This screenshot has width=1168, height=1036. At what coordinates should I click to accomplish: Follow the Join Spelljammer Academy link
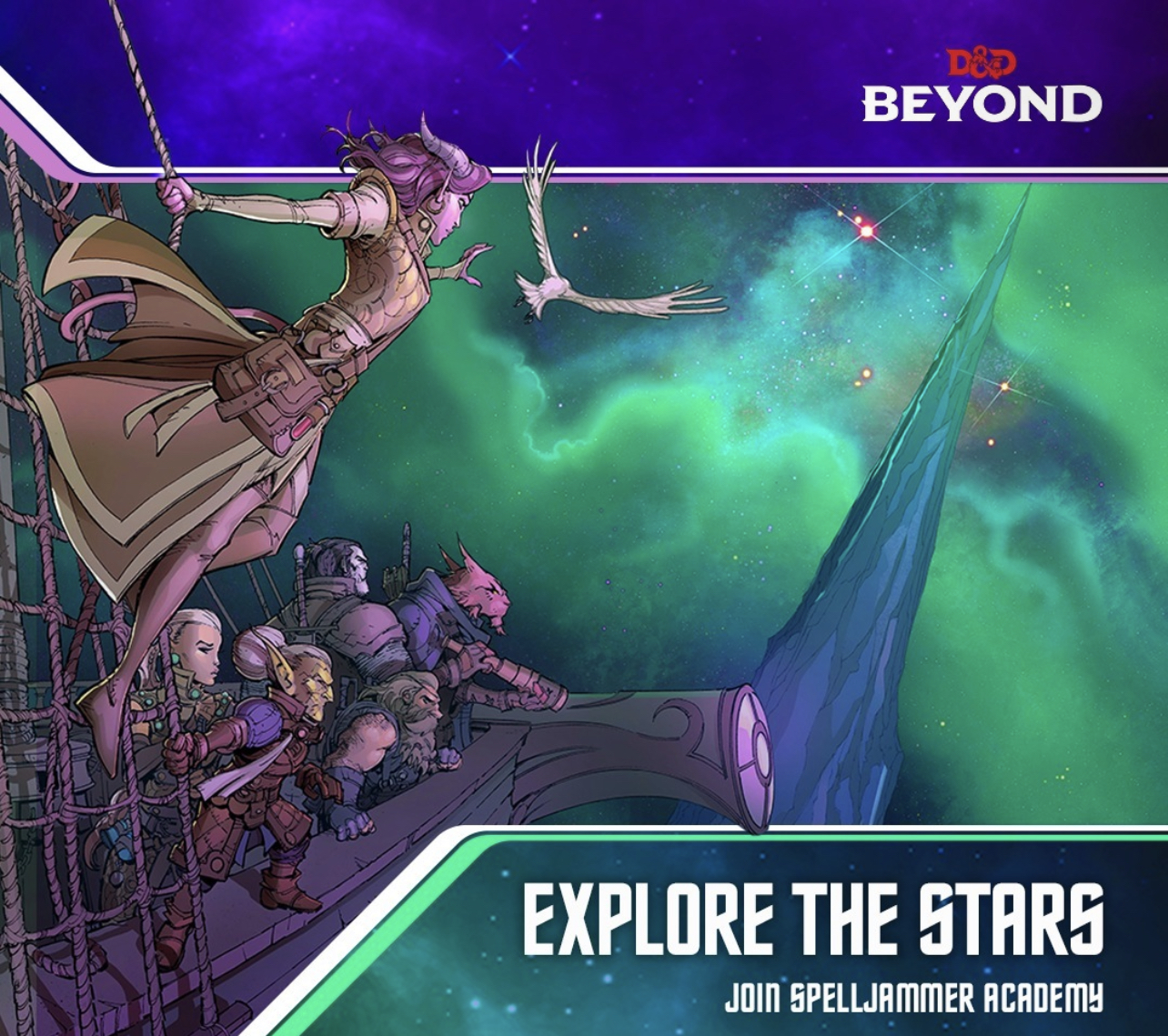[x=913, y=998]
